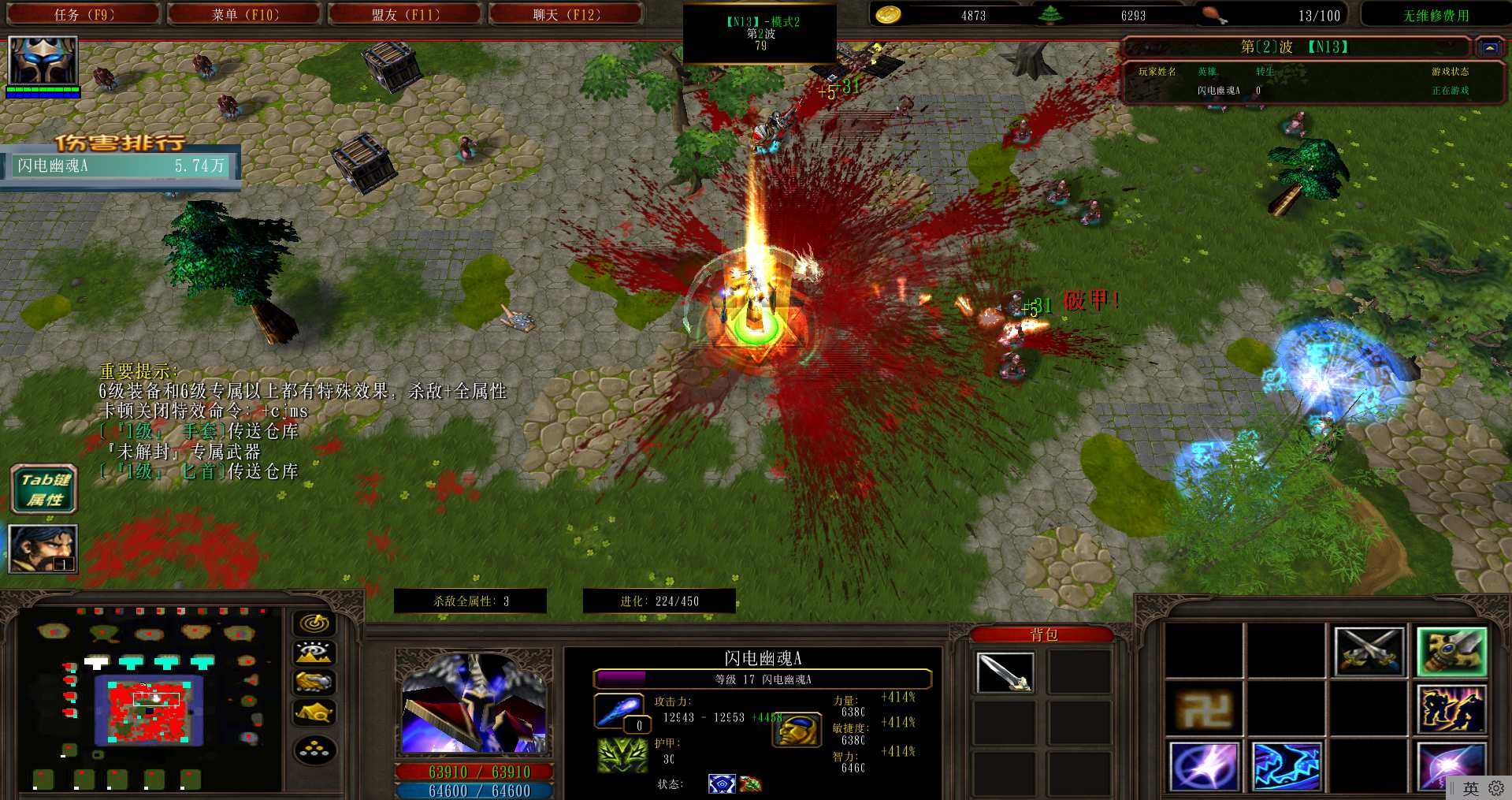Screen dimensions: 1512x800
Task: Open the 盟友 (F11) allies menu
Action: point(405,14)
